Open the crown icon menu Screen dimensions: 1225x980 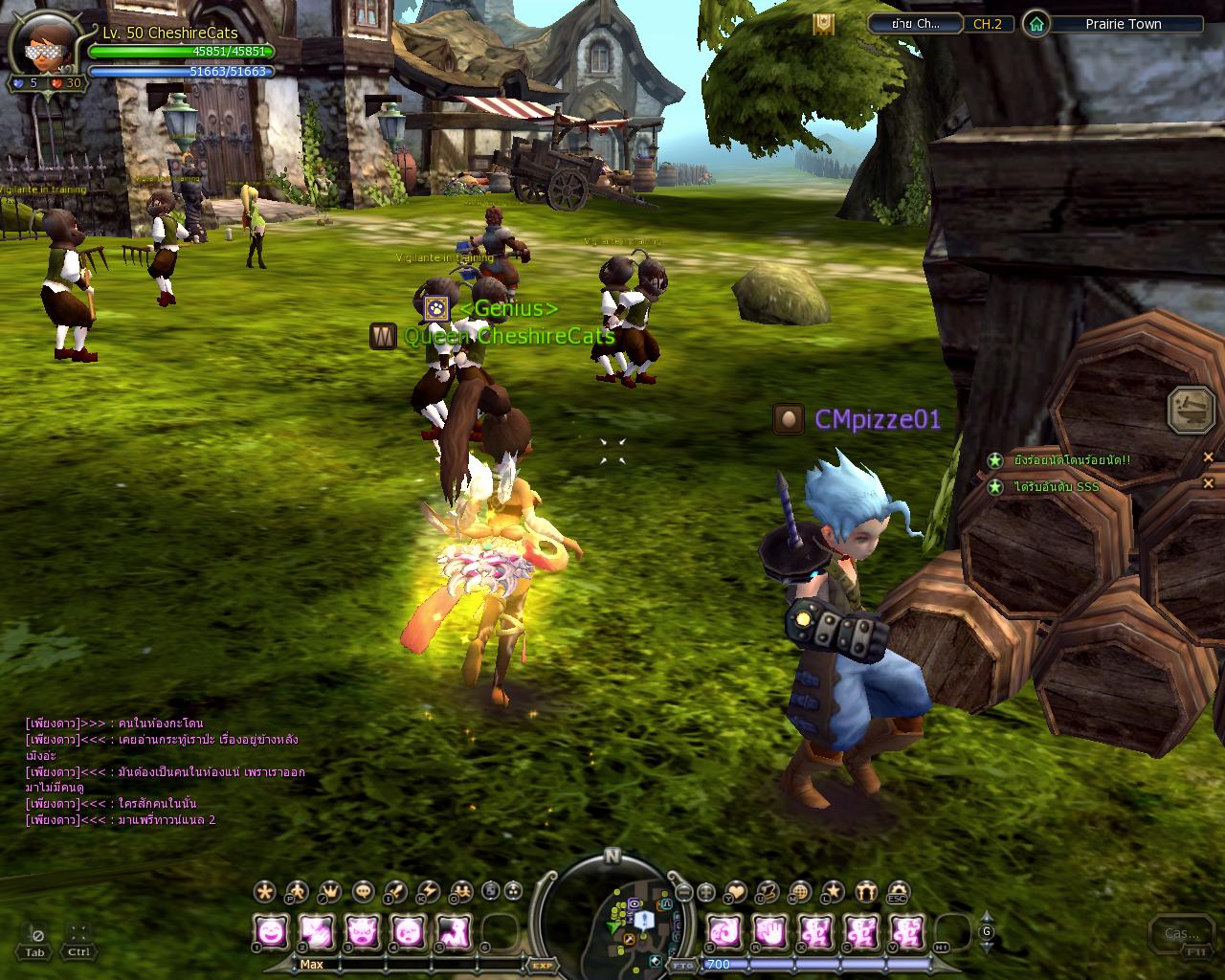(x=330, y=892)
